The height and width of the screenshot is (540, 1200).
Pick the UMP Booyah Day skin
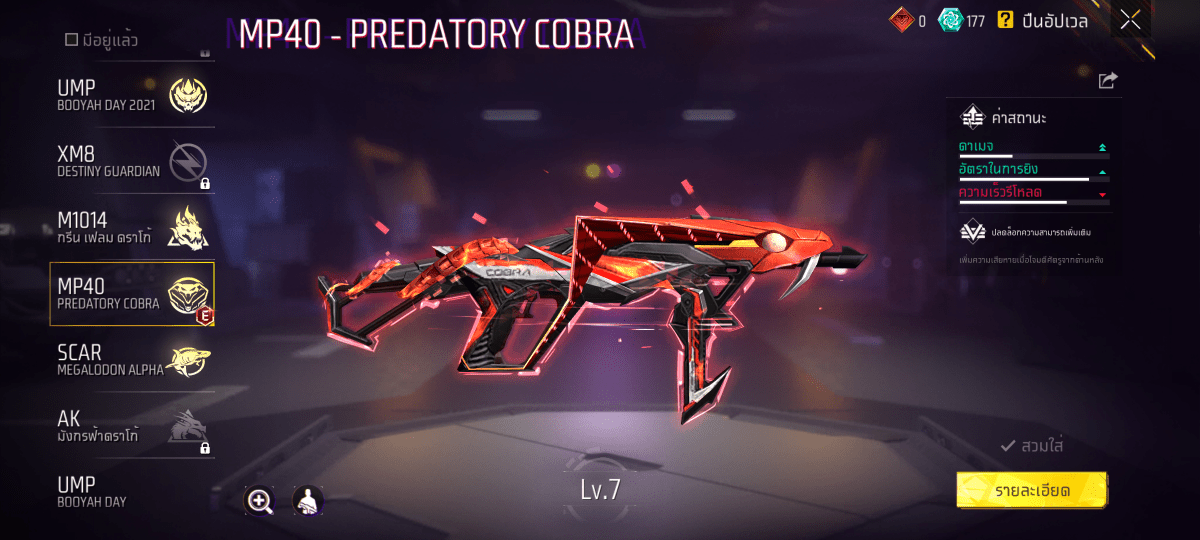click(132, 491)
